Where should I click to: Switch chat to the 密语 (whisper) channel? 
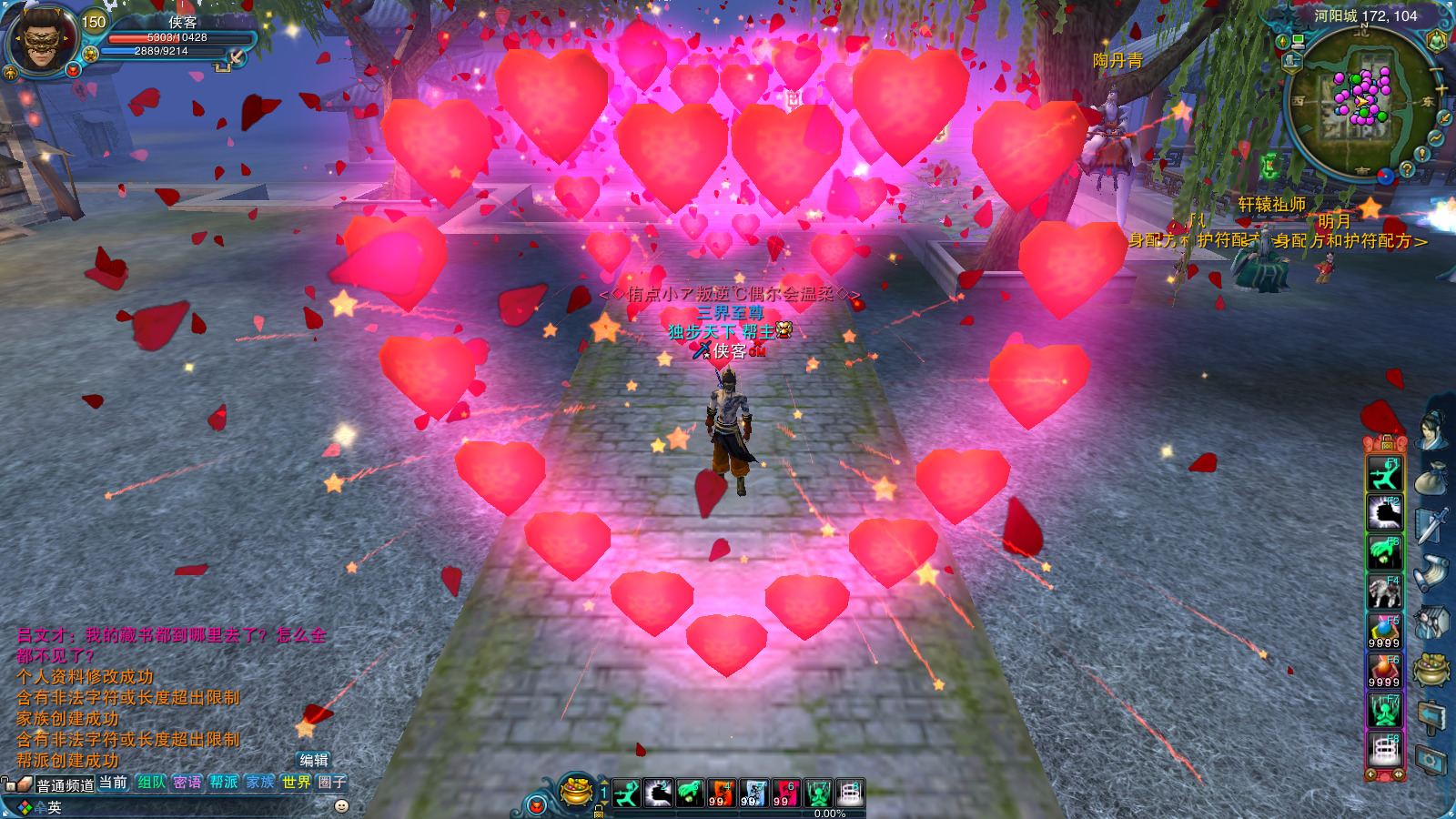187,782
